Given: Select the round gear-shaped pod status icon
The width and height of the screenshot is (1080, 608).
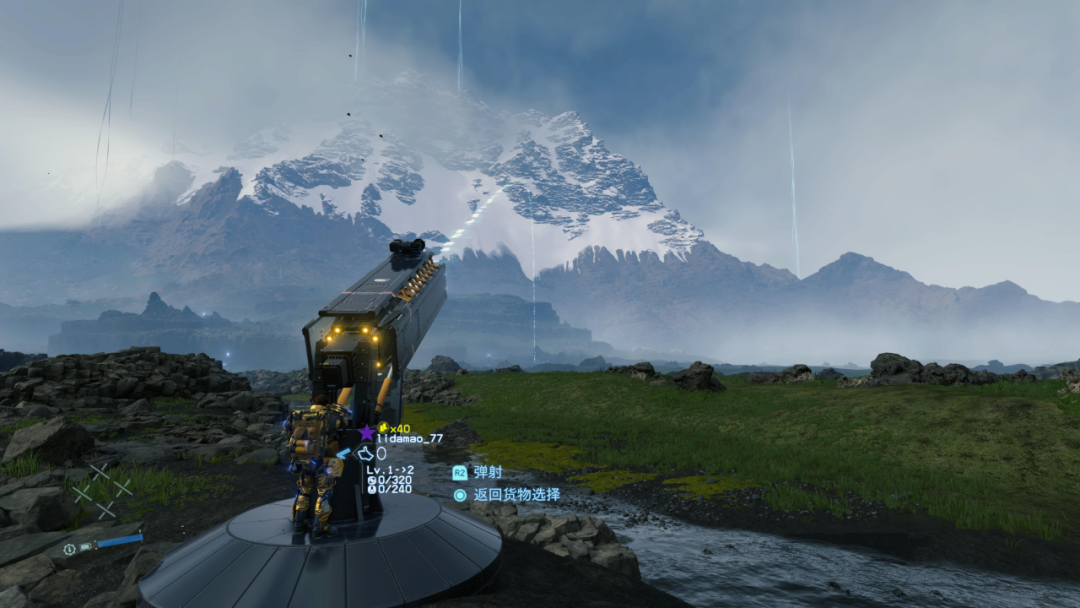Looking at the screenshot, I should 69,549.
